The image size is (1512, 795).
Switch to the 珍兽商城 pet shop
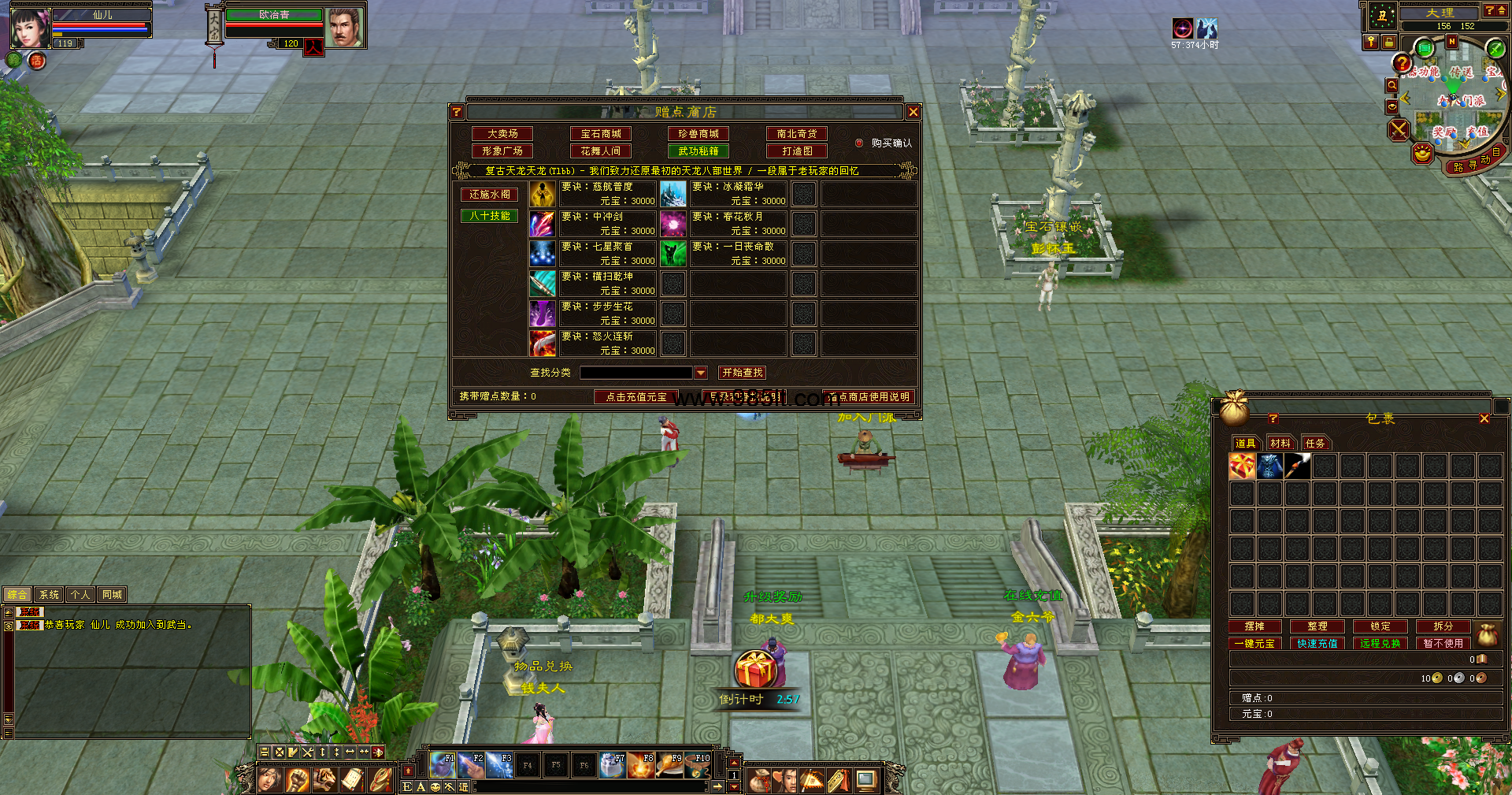[699, 134]
